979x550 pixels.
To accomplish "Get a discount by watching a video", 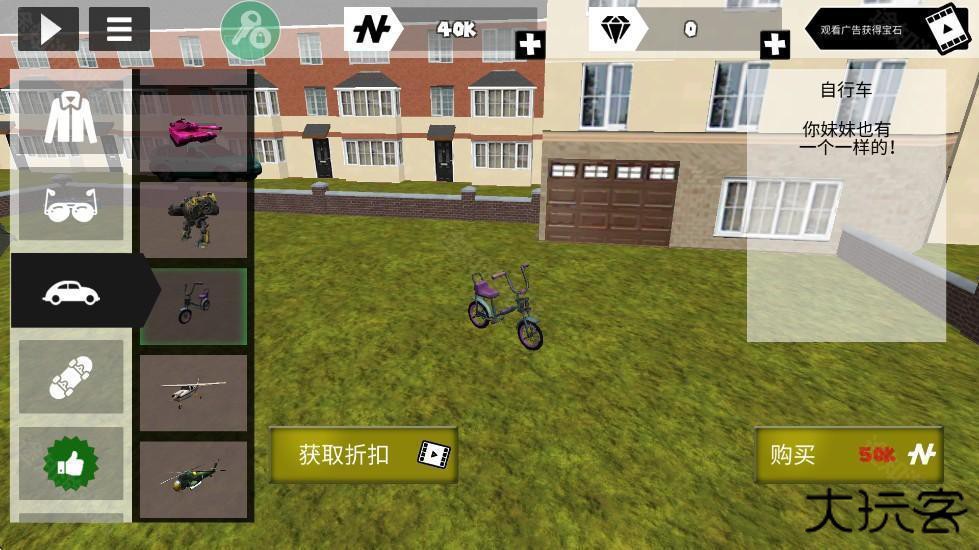I will pos(363,455).
